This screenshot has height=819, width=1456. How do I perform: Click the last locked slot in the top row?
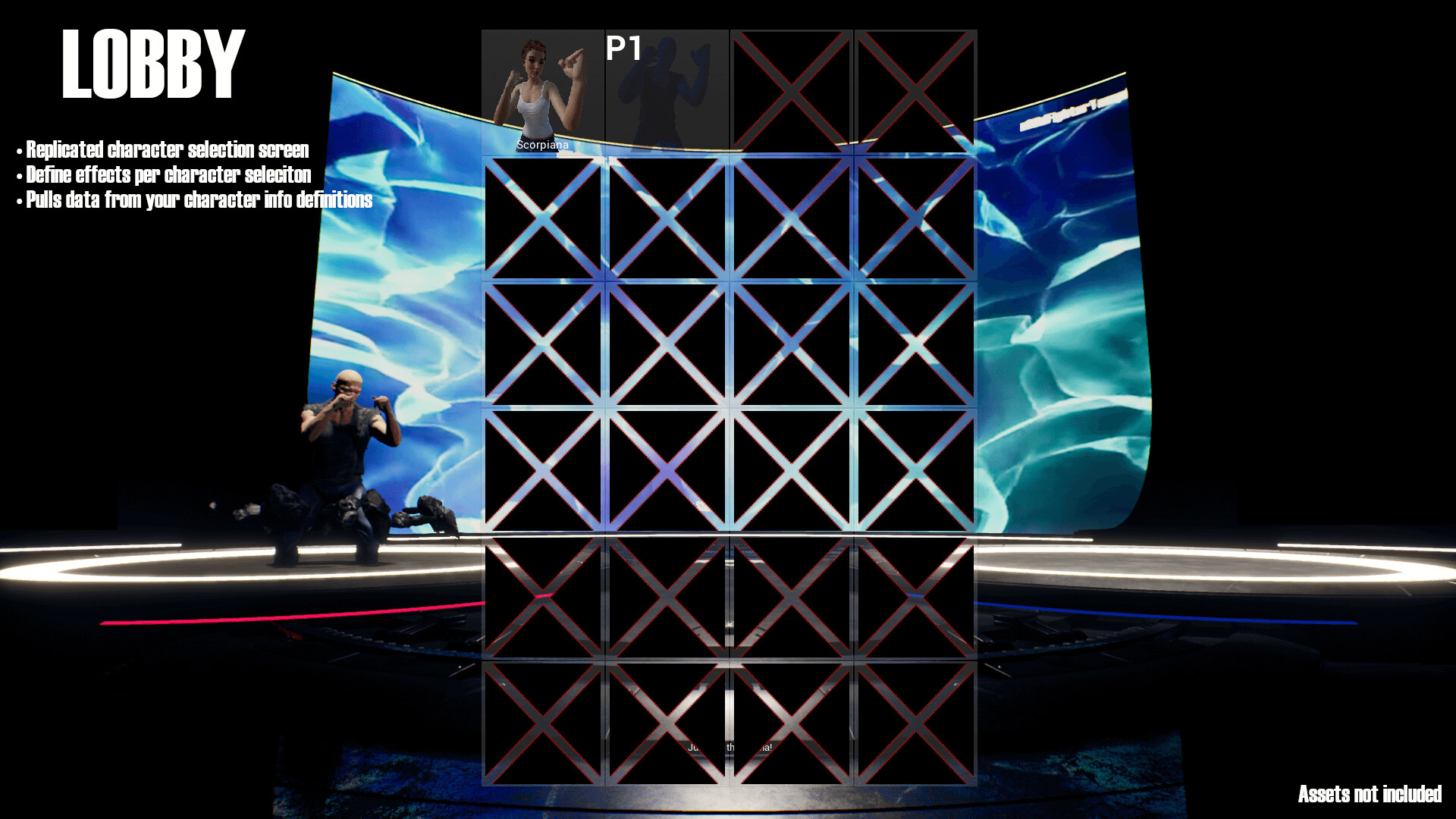pyautogui.click(x=914, y=87)
